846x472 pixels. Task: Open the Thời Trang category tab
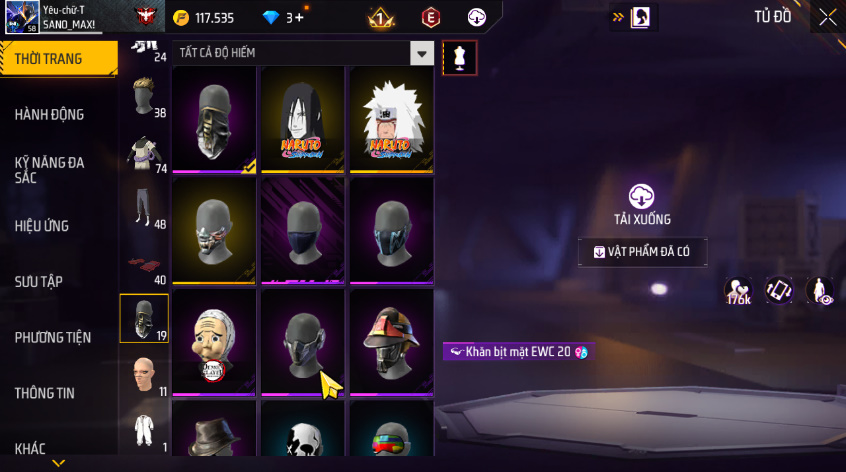(x=50, y=59)
